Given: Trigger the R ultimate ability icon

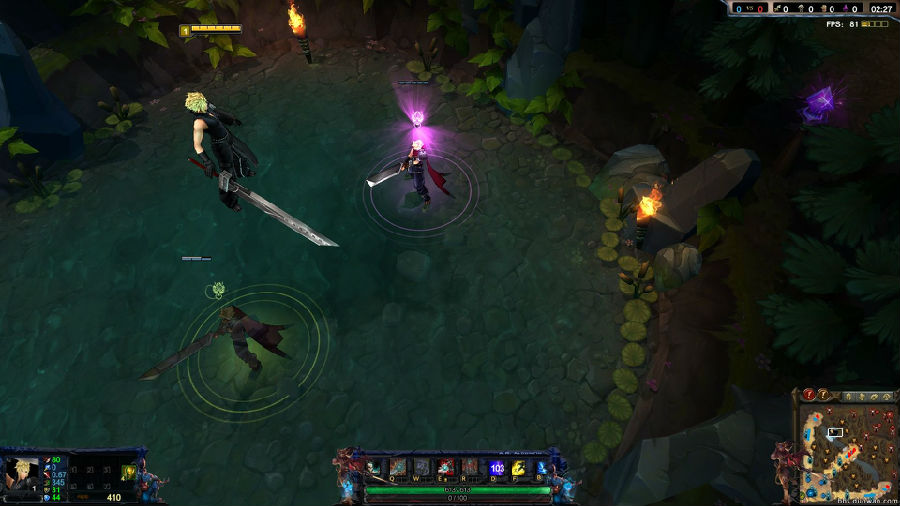Looking at the screenshot, I should coord(469,467).
